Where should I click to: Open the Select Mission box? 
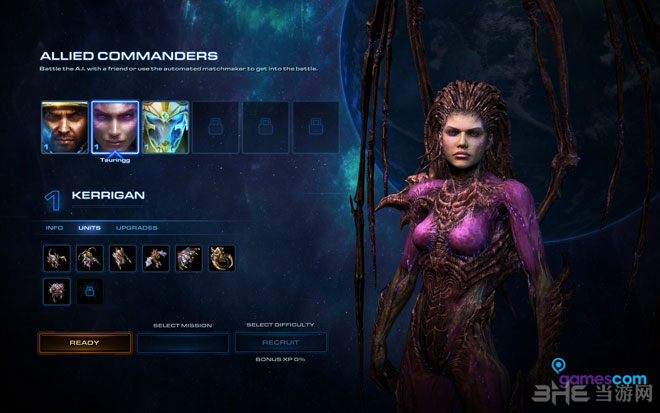click(183, 343)
